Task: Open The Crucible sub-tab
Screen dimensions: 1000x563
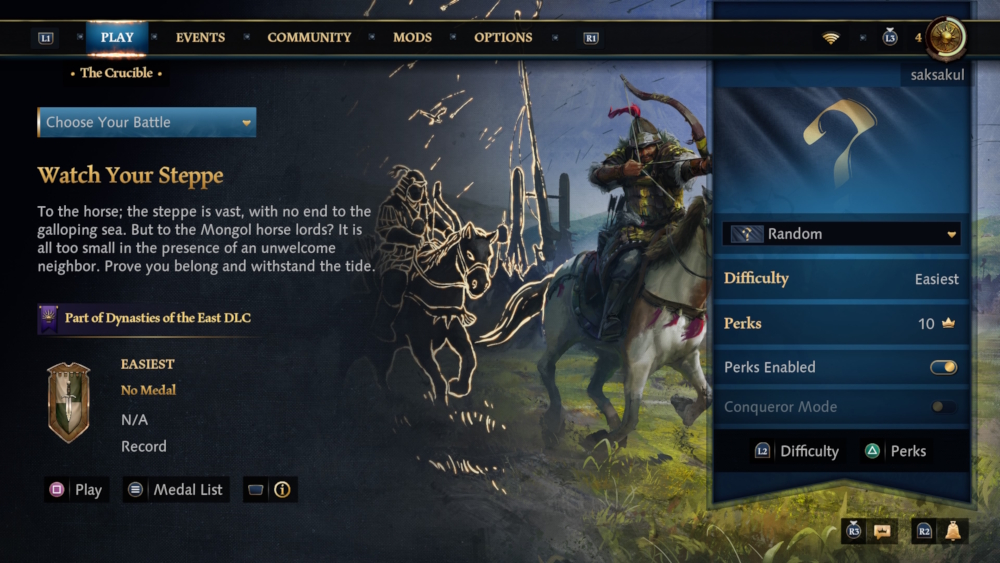Action: click(117, 73)
